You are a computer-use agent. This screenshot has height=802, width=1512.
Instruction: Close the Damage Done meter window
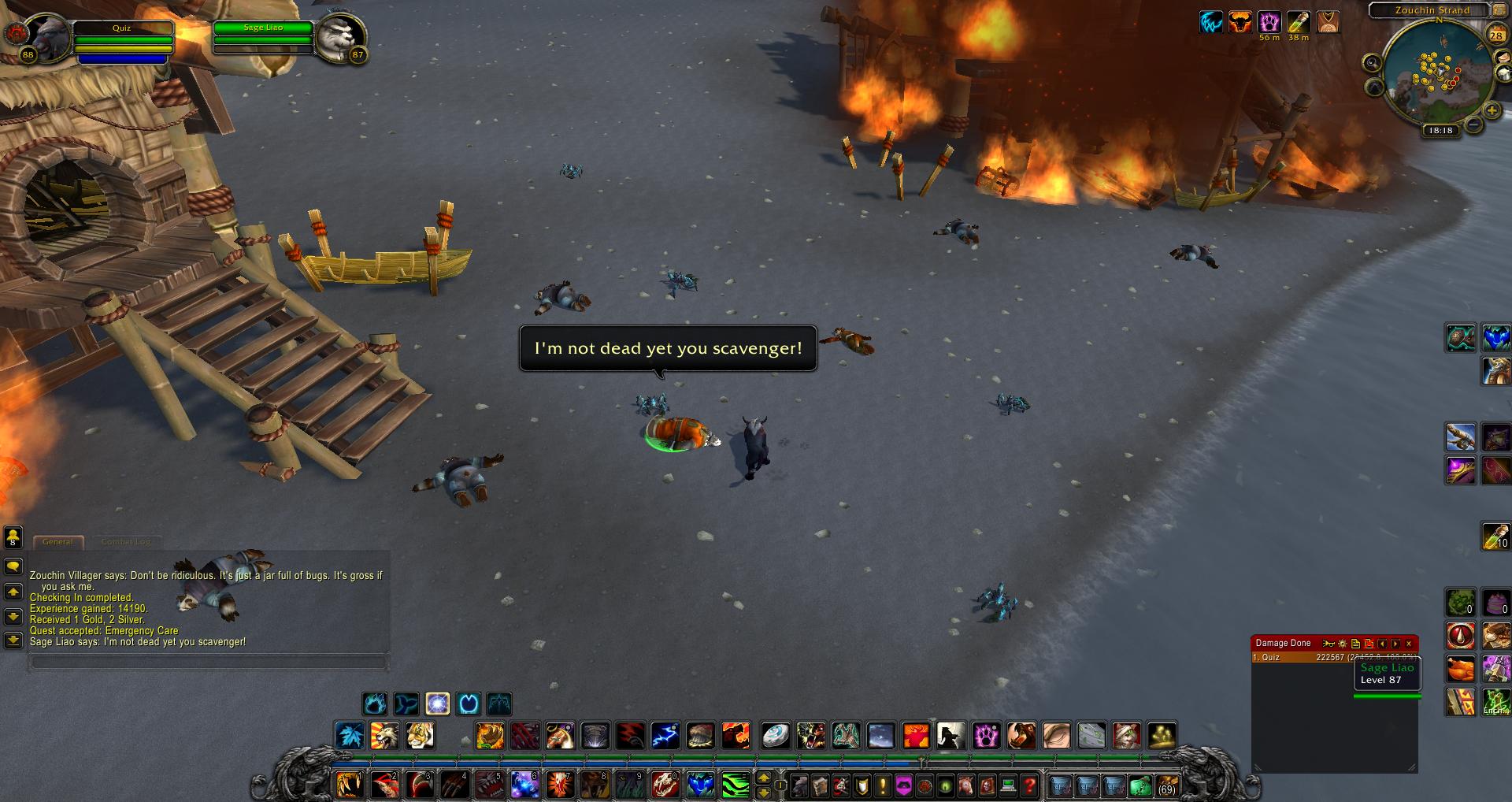[x=1409, y=644]
